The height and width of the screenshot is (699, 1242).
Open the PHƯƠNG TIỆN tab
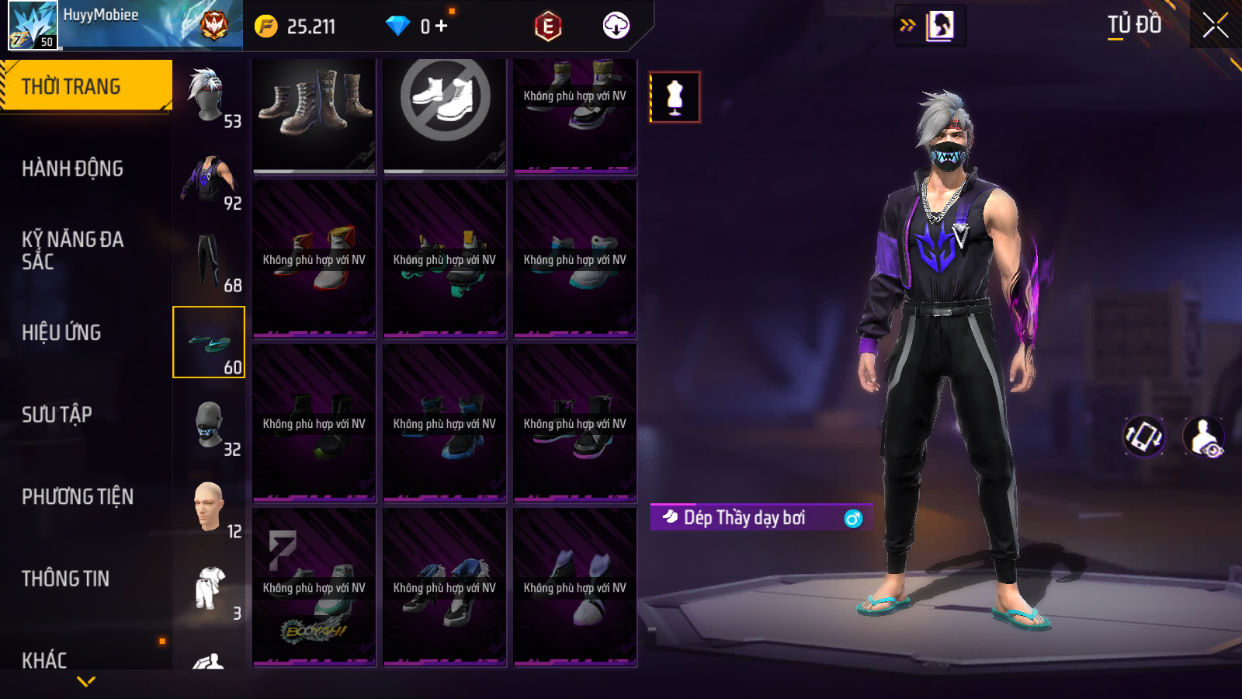(x=78, y=496)
